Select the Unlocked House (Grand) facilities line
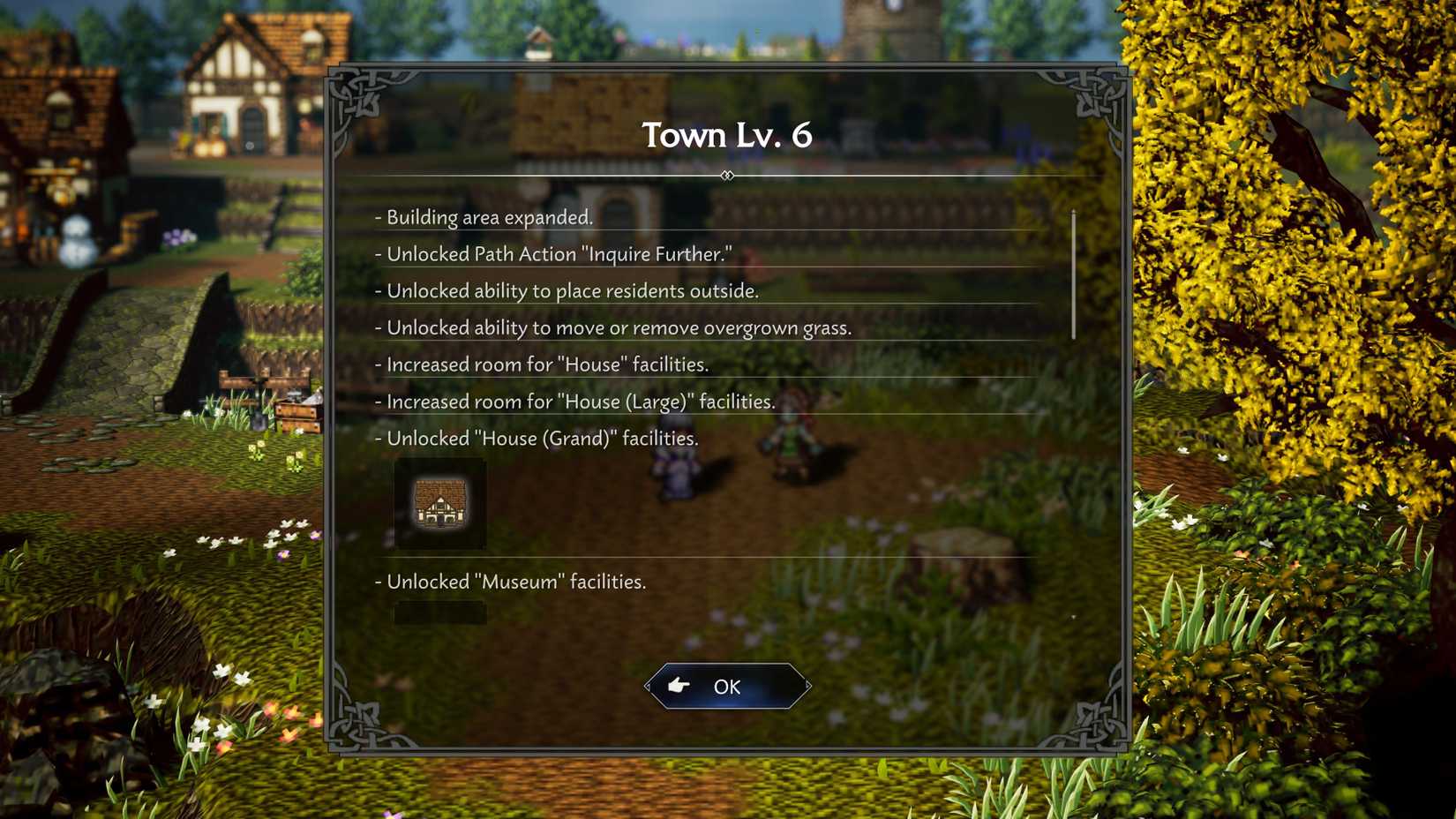1456x819 pixels. [538, 438]
